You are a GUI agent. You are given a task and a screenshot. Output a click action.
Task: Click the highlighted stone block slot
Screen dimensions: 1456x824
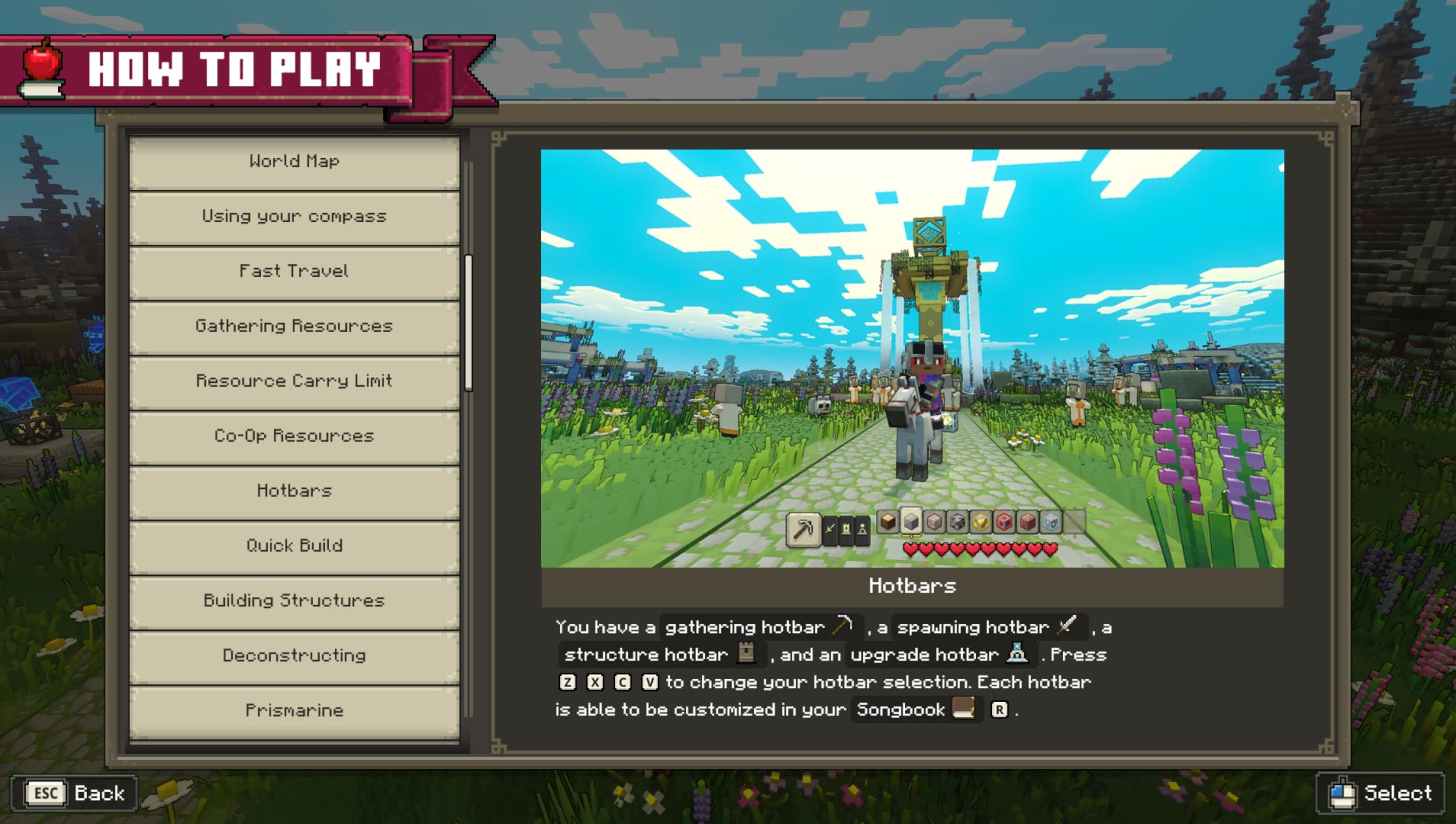[x=911, y=521]
